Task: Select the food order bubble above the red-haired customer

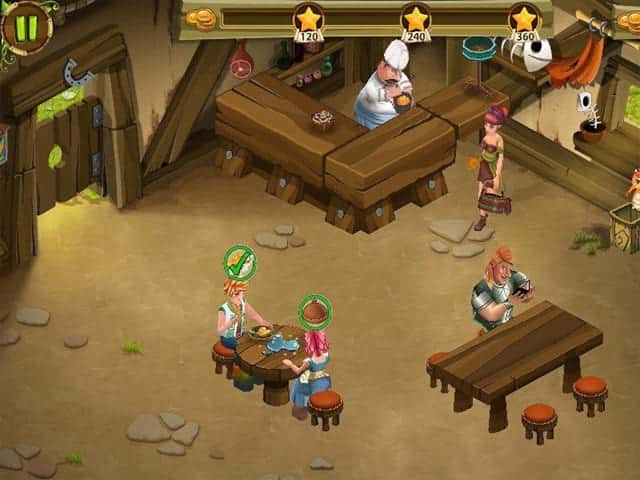Action: [315, 311]
